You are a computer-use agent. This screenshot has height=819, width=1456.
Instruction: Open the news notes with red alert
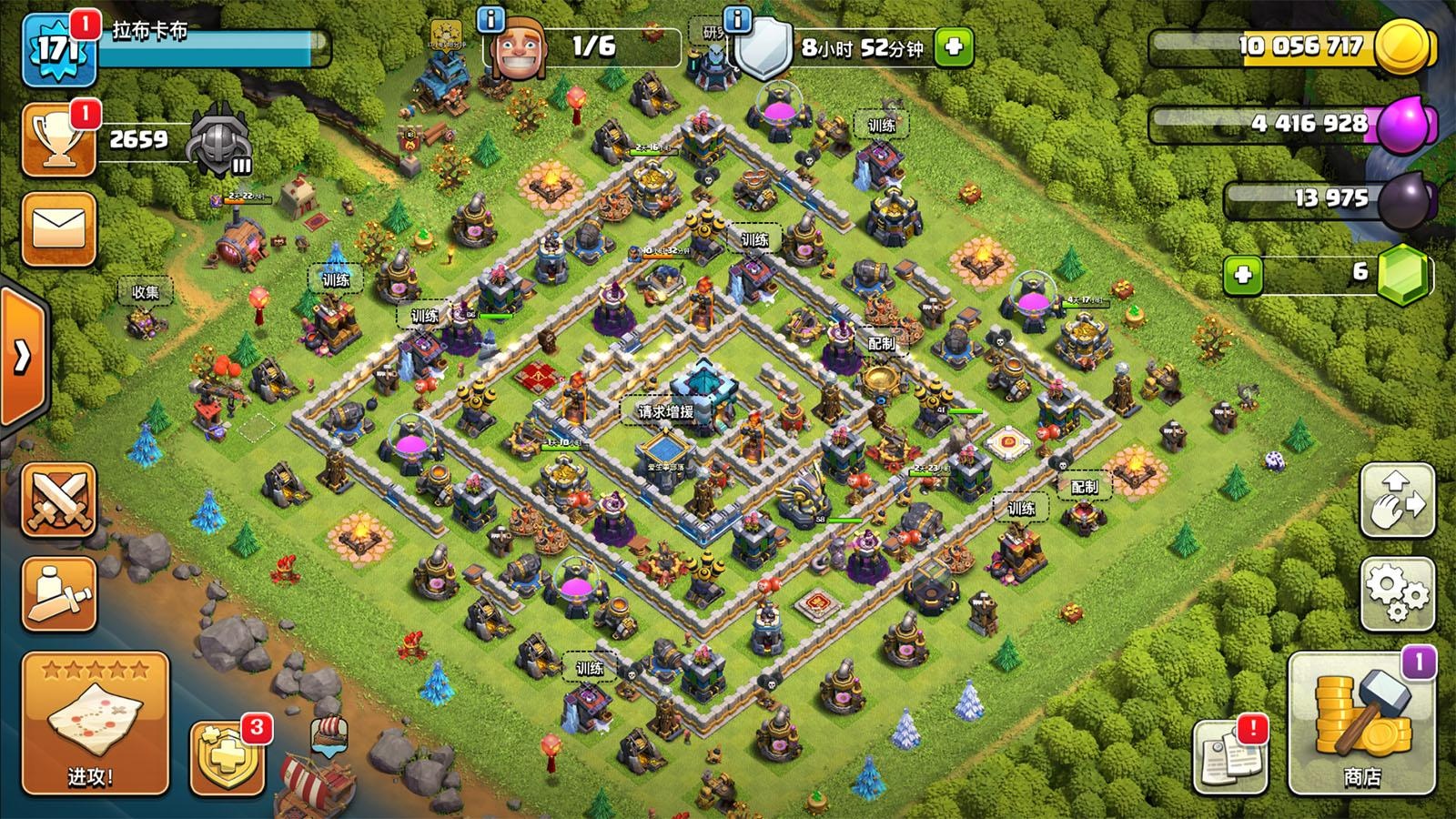1230,755
